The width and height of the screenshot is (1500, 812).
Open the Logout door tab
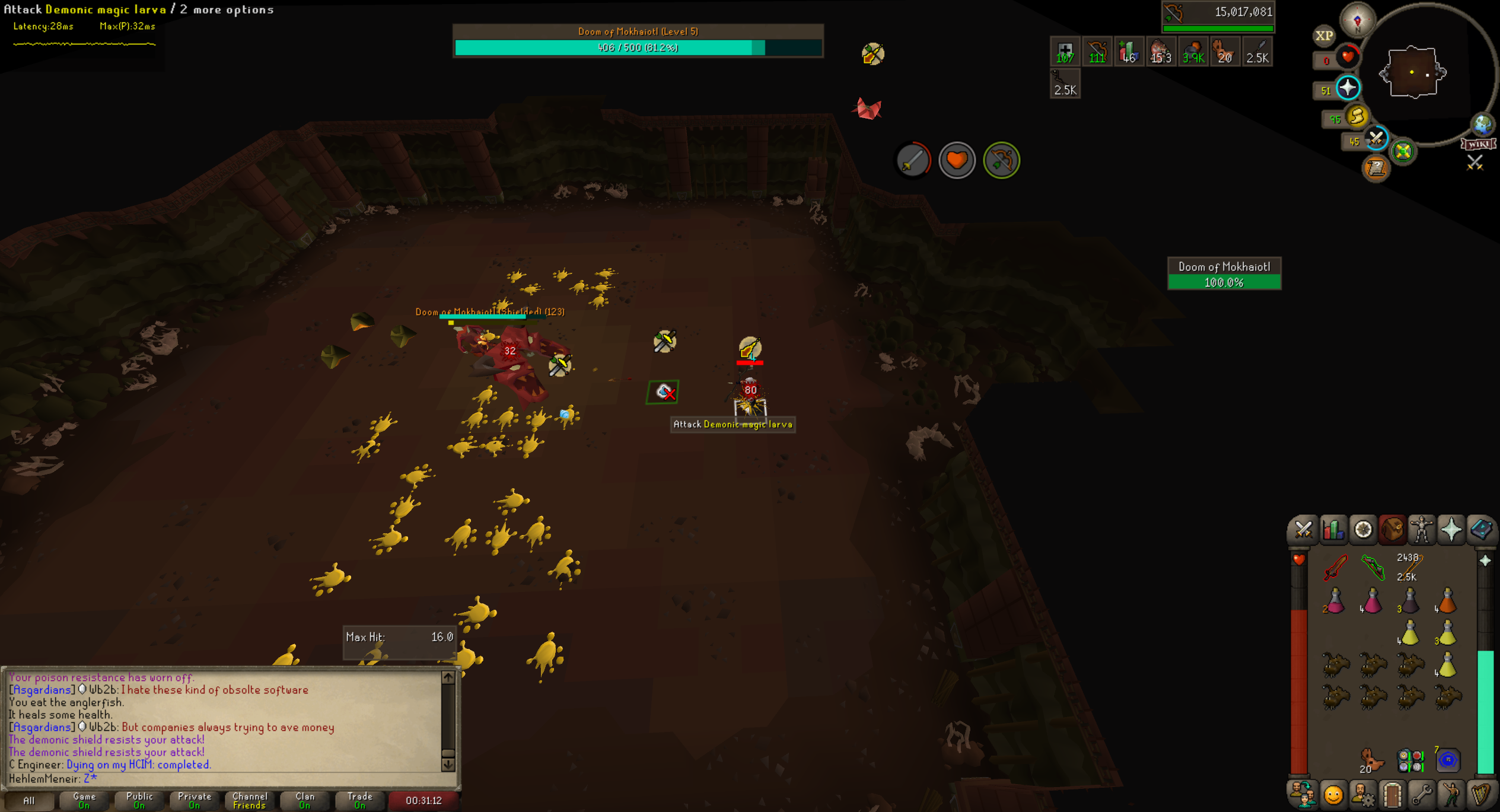click(1392, 794)
